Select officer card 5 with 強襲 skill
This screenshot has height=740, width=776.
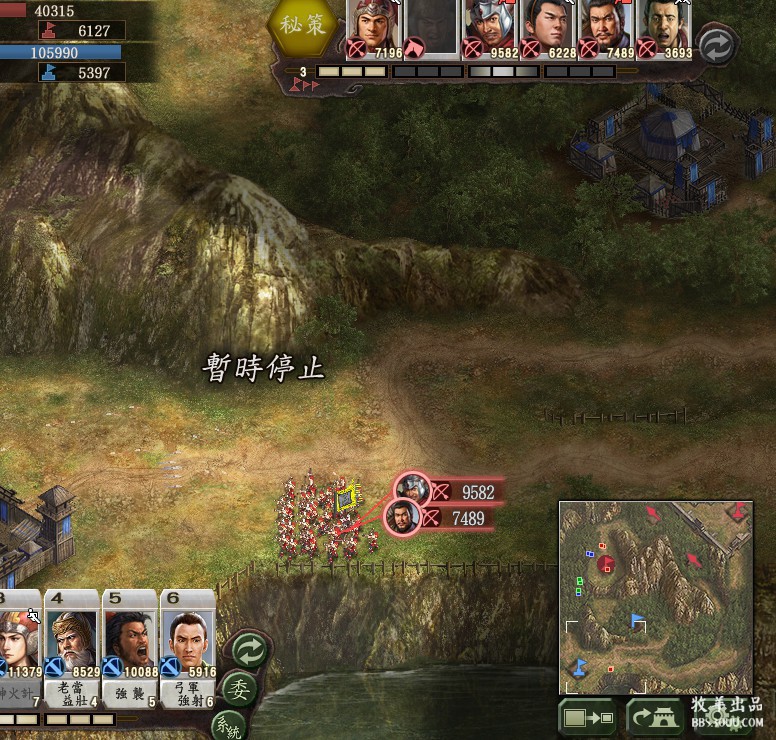tap(129, 647)
